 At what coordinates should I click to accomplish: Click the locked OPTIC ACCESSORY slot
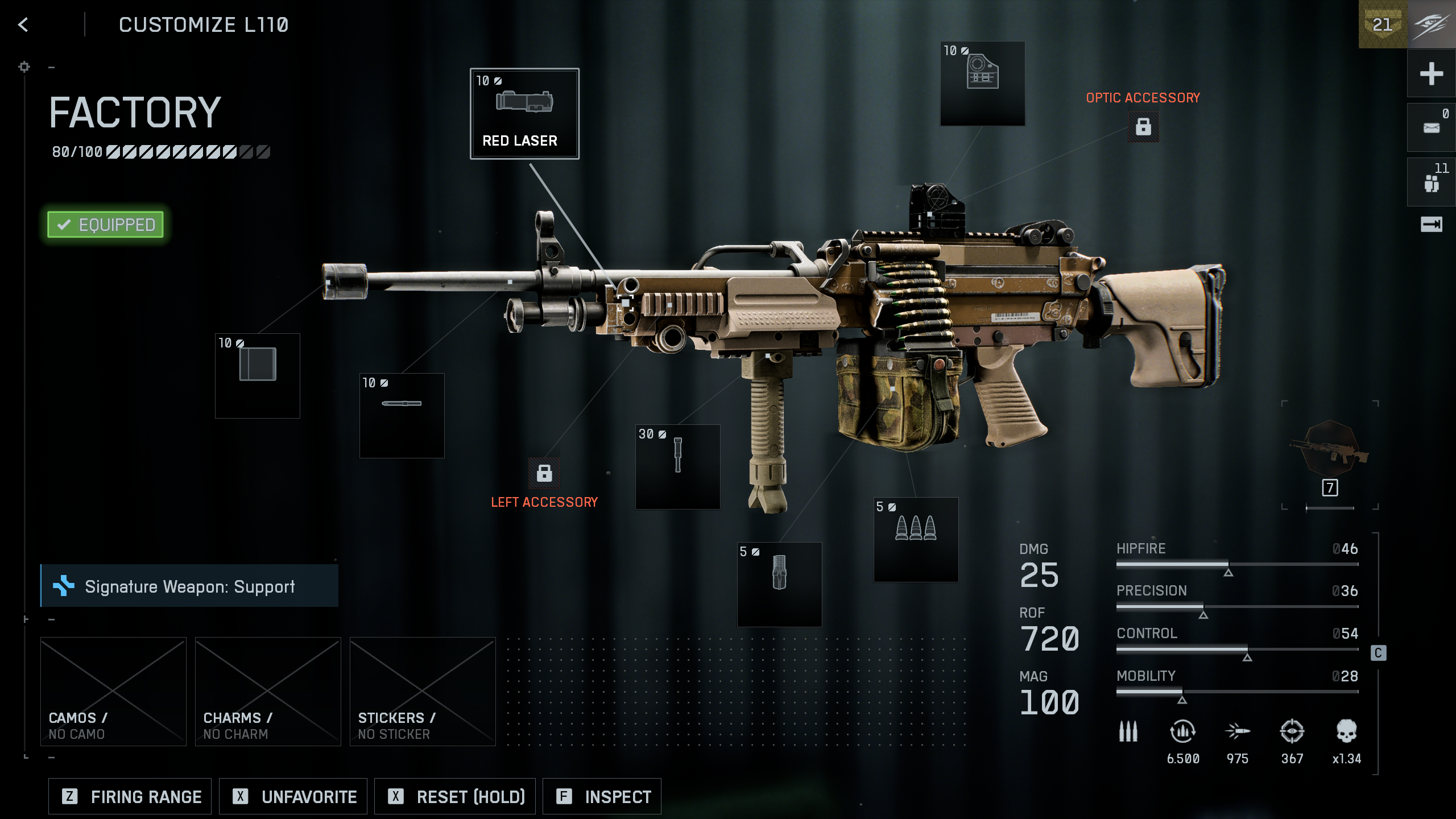coord(1143,126)
